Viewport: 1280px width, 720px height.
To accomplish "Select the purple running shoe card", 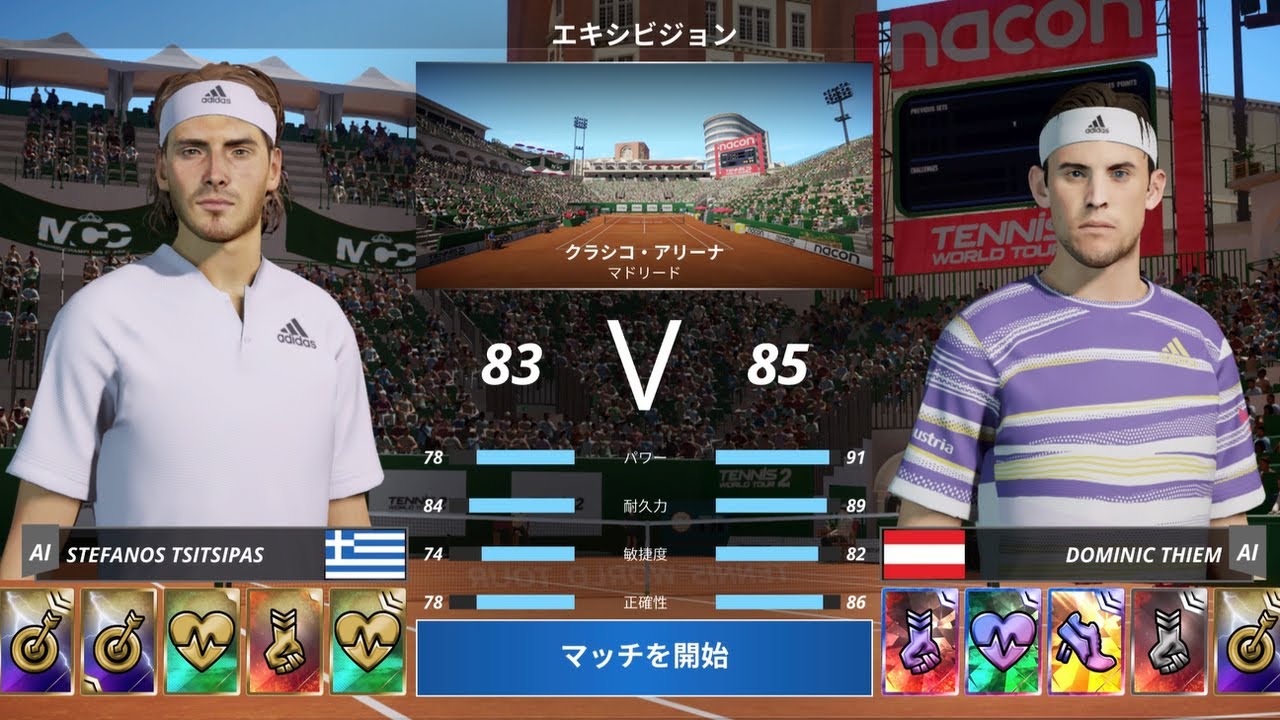I will pos(1086,641).
